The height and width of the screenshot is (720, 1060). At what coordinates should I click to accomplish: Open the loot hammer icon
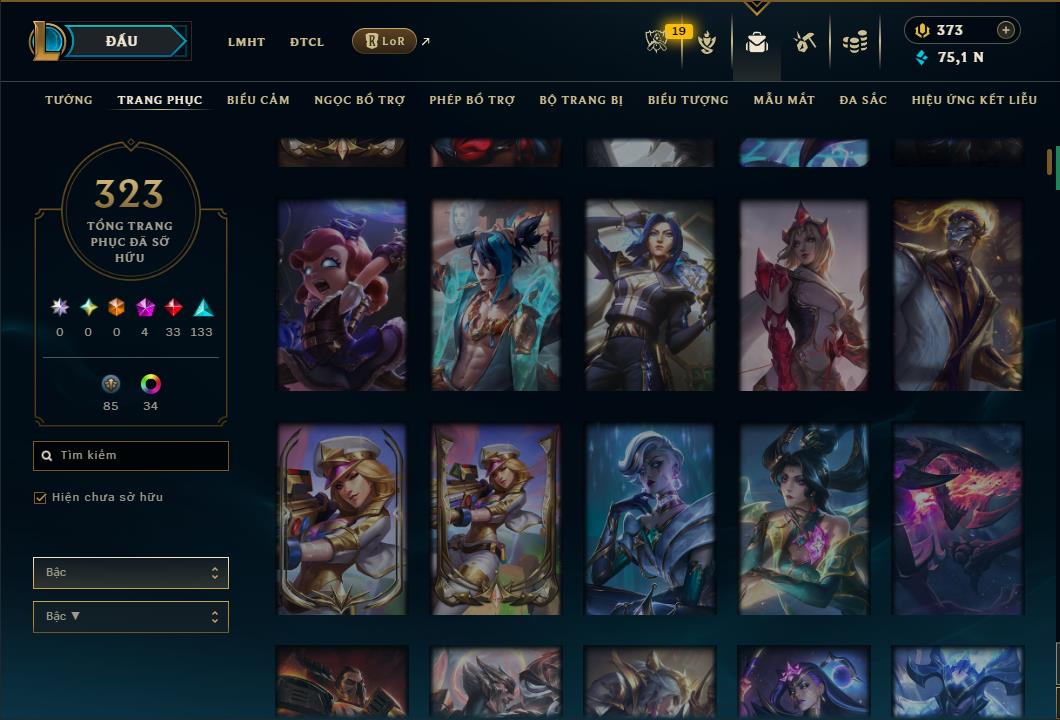805,42
